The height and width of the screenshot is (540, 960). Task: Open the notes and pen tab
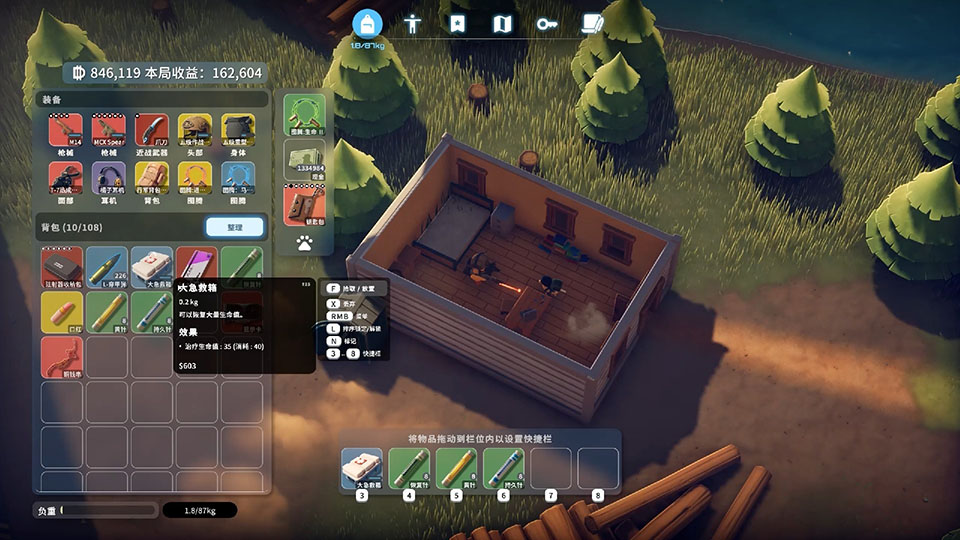[x=594, y=23]
